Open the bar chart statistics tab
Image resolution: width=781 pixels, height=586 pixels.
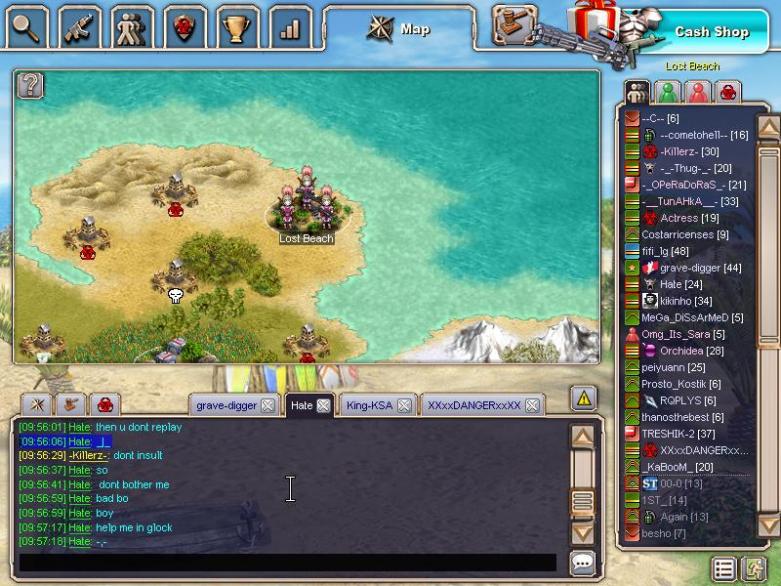(290, 28)
